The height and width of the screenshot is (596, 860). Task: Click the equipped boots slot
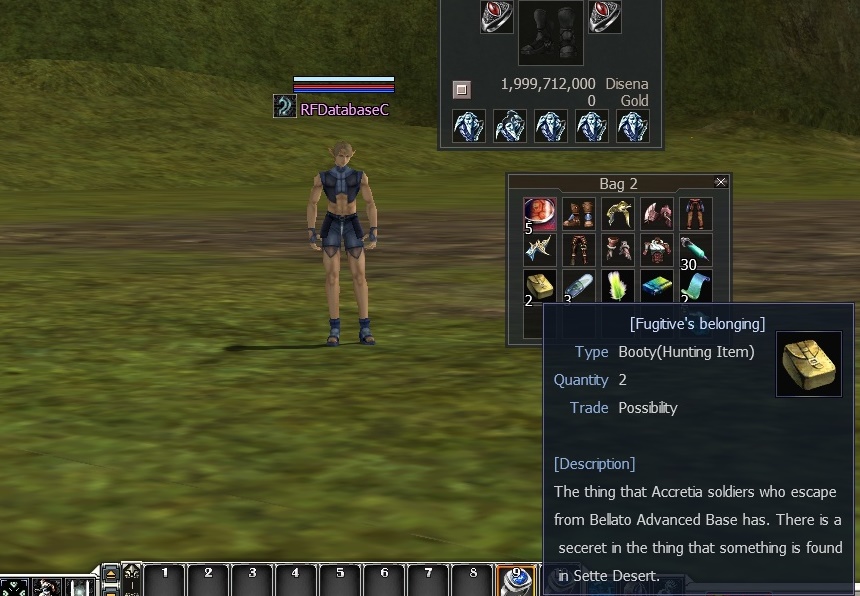(x=551, y=34)
